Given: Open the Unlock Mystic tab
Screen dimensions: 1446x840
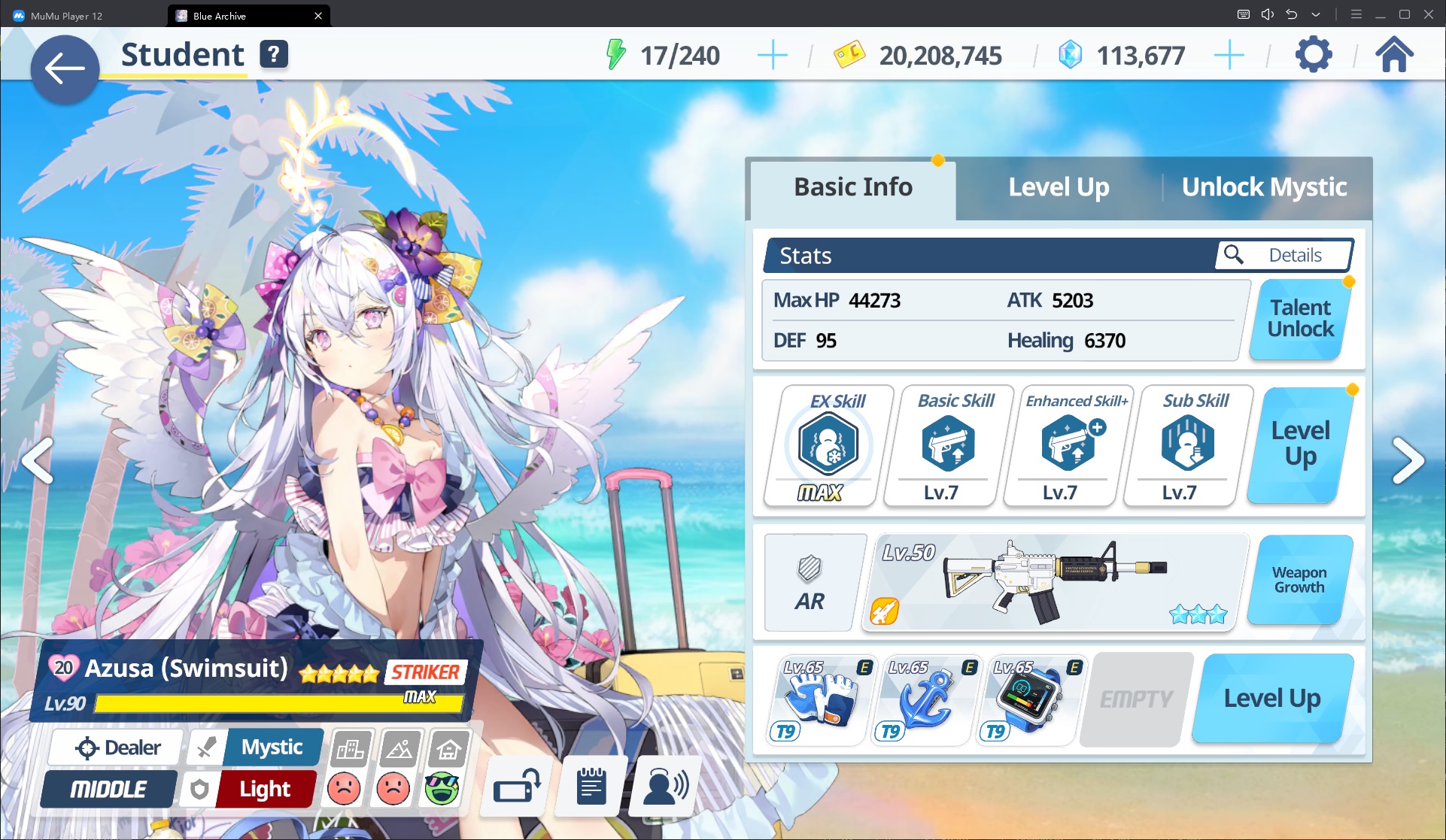Looking at the screenshot, I should (1264, 187).
